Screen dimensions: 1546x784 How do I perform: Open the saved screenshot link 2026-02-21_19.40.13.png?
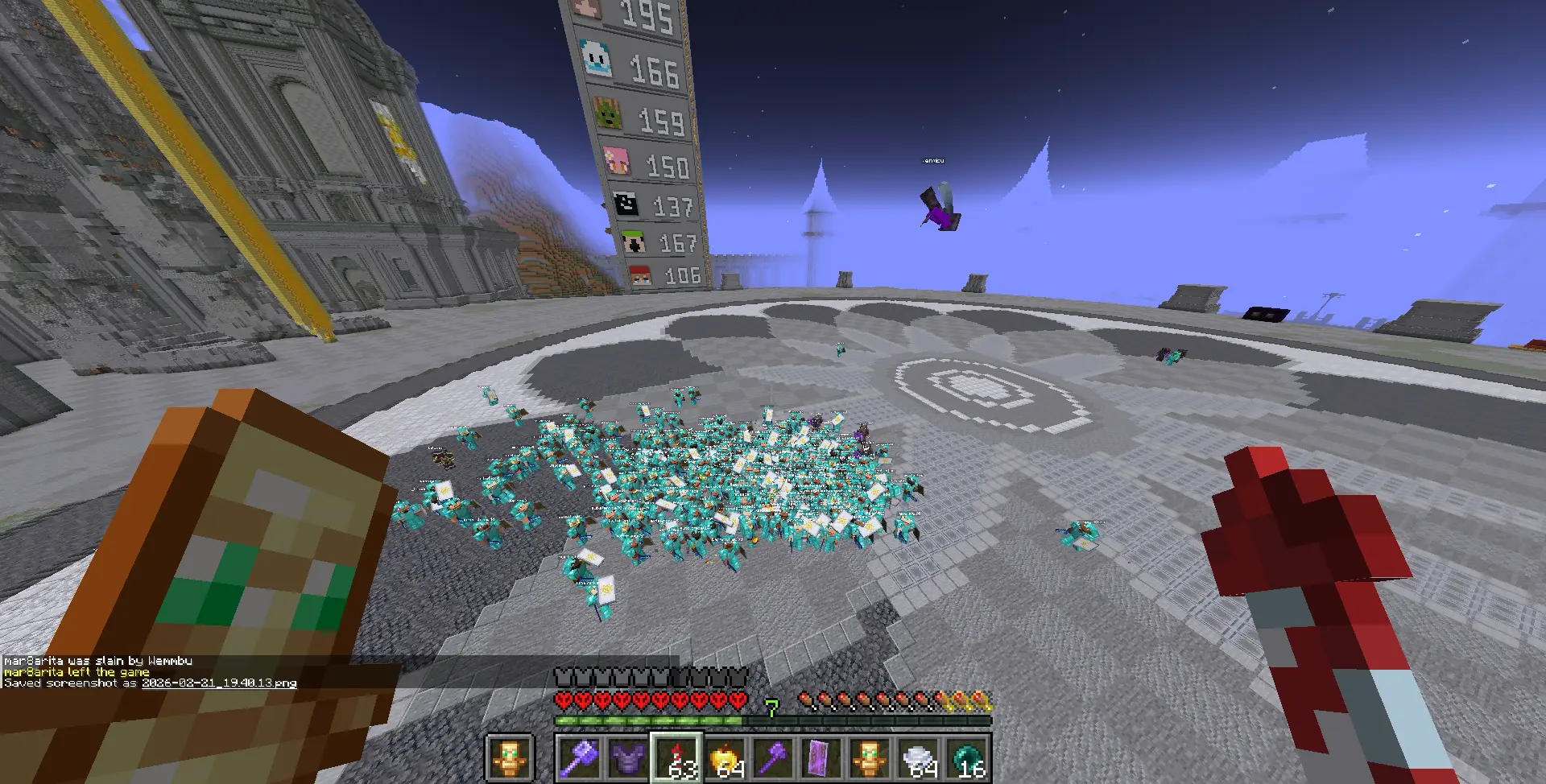tap(218, 682)
